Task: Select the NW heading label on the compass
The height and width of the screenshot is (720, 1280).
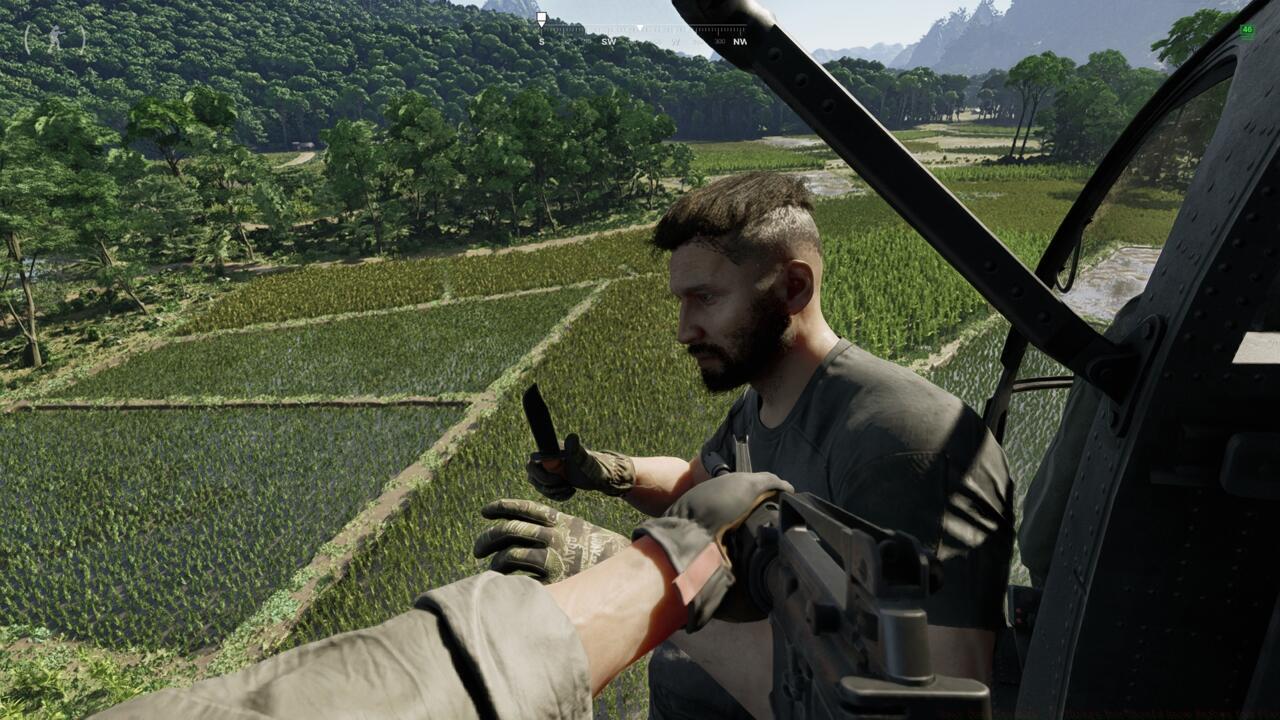Action: point(741,41)
